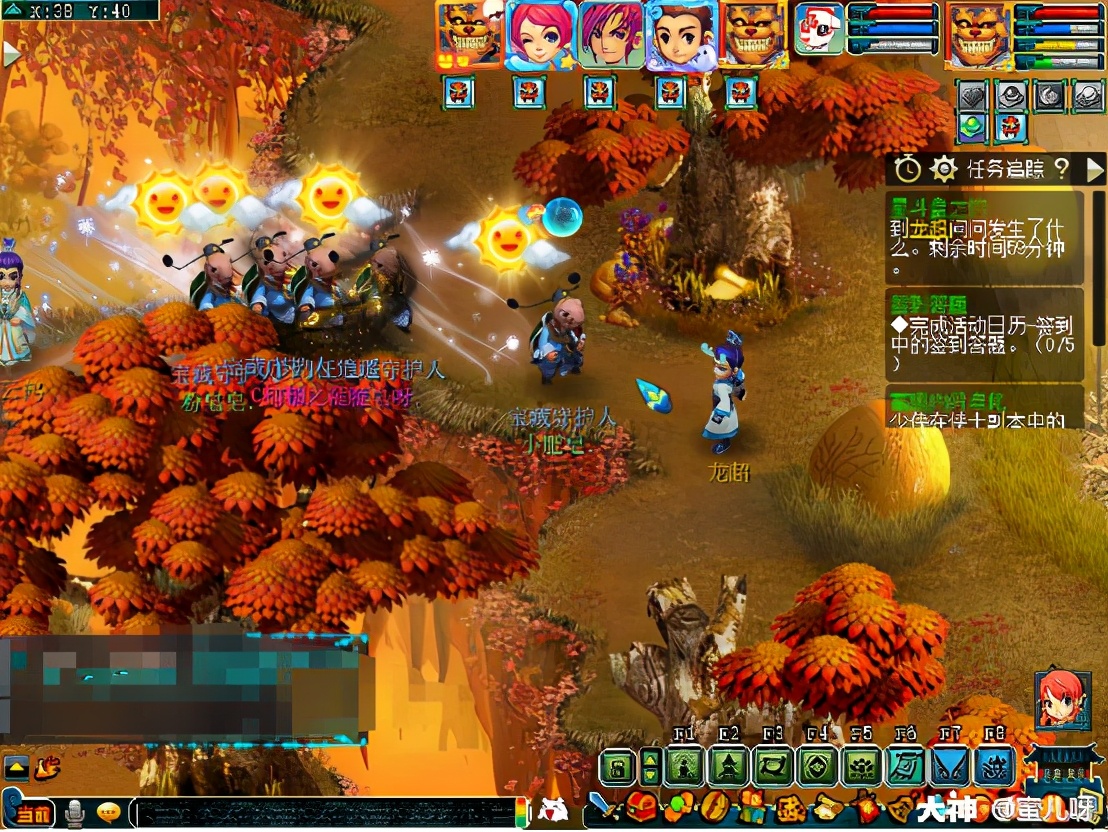Select the purple-haired party member portrait
Screen dimensions: 1108x832
tap(611, 34)
